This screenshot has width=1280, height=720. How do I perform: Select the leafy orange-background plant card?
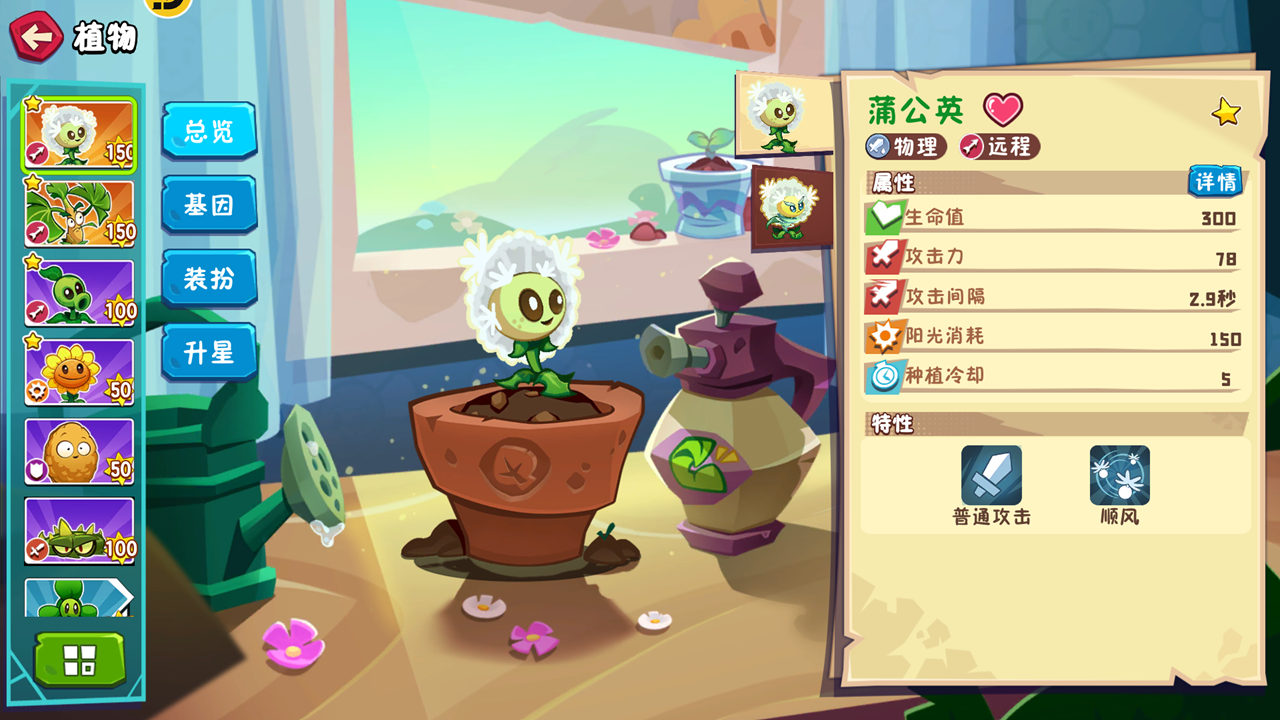pos(79,213)
